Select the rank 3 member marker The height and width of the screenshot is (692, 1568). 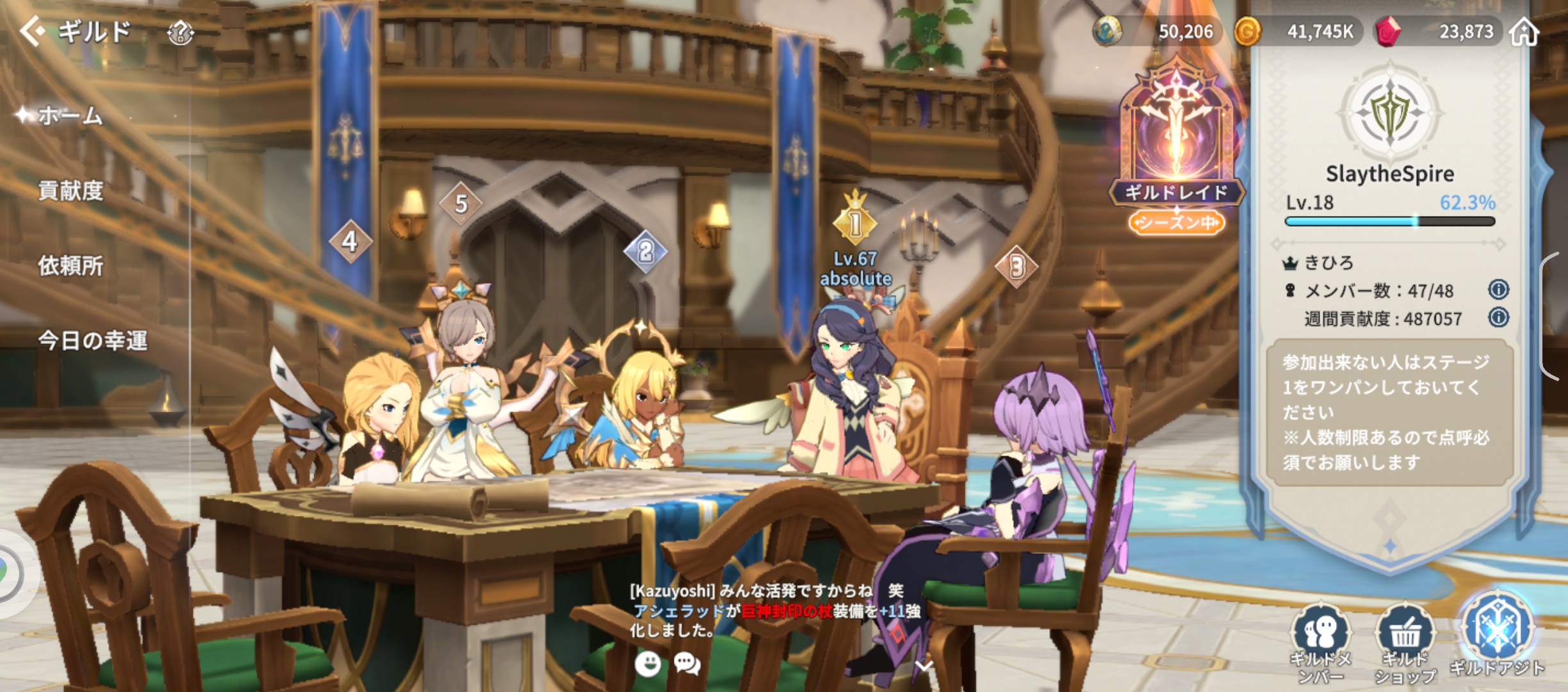(1017, 267)
